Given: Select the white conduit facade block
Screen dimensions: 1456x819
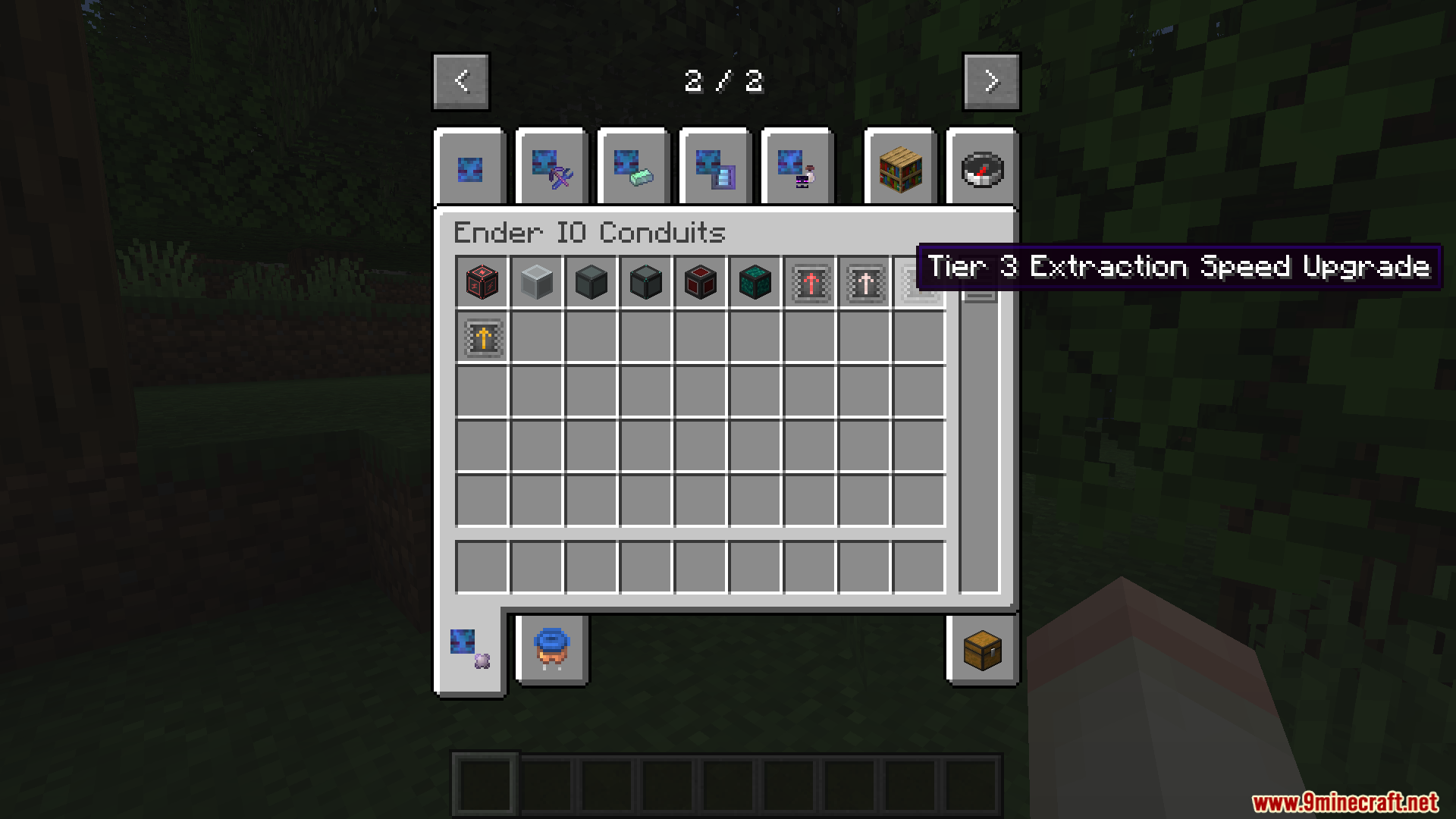Looking at the screenshot, I should [536, 282].
